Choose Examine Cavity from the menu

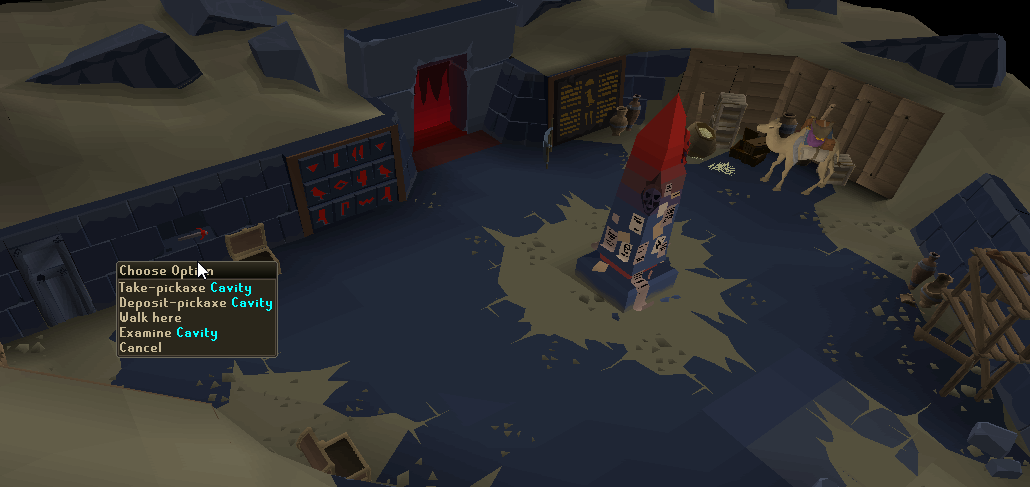(x=168, y=332)
